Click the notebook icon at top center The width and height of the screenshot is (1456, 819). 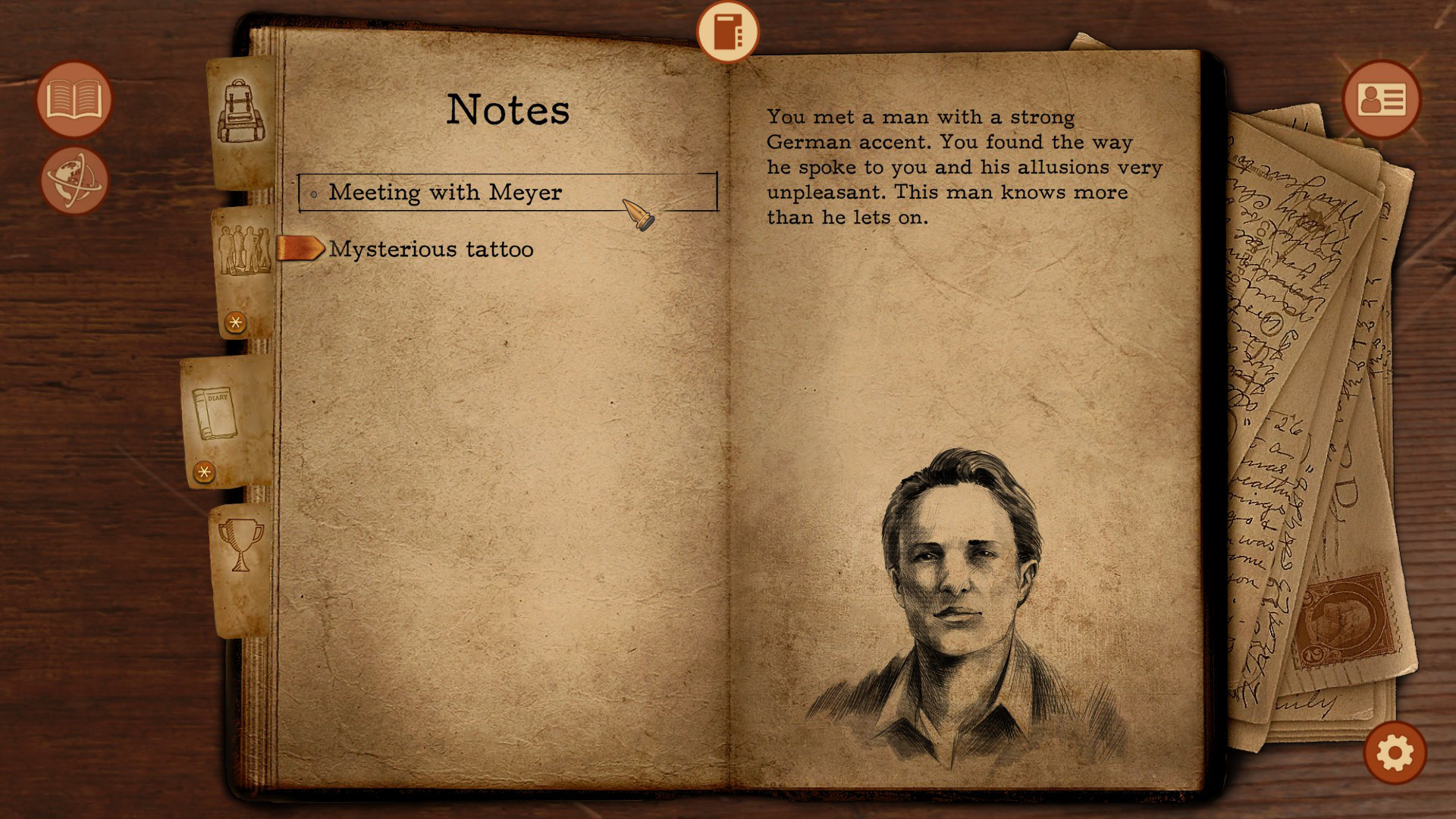(727, 32)
